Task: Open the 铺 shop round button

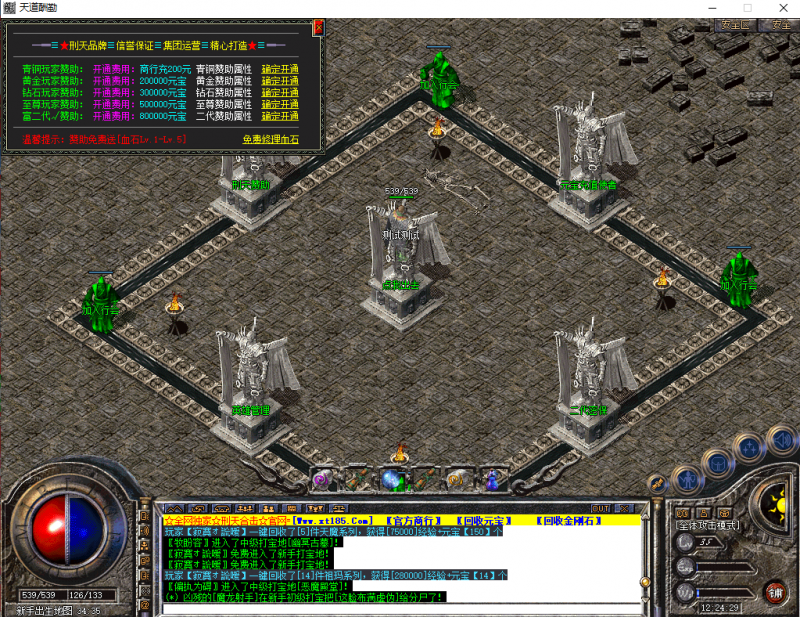Action: (775, 591)
